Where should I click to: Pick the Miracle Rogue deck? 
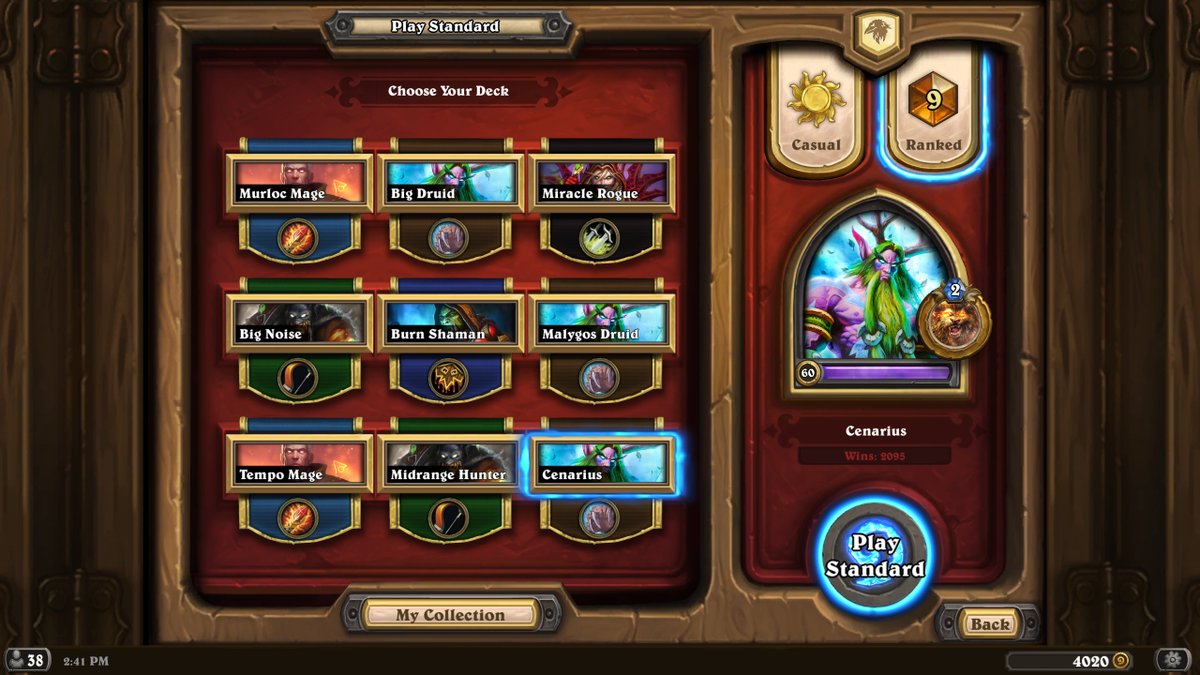[601, 183]
